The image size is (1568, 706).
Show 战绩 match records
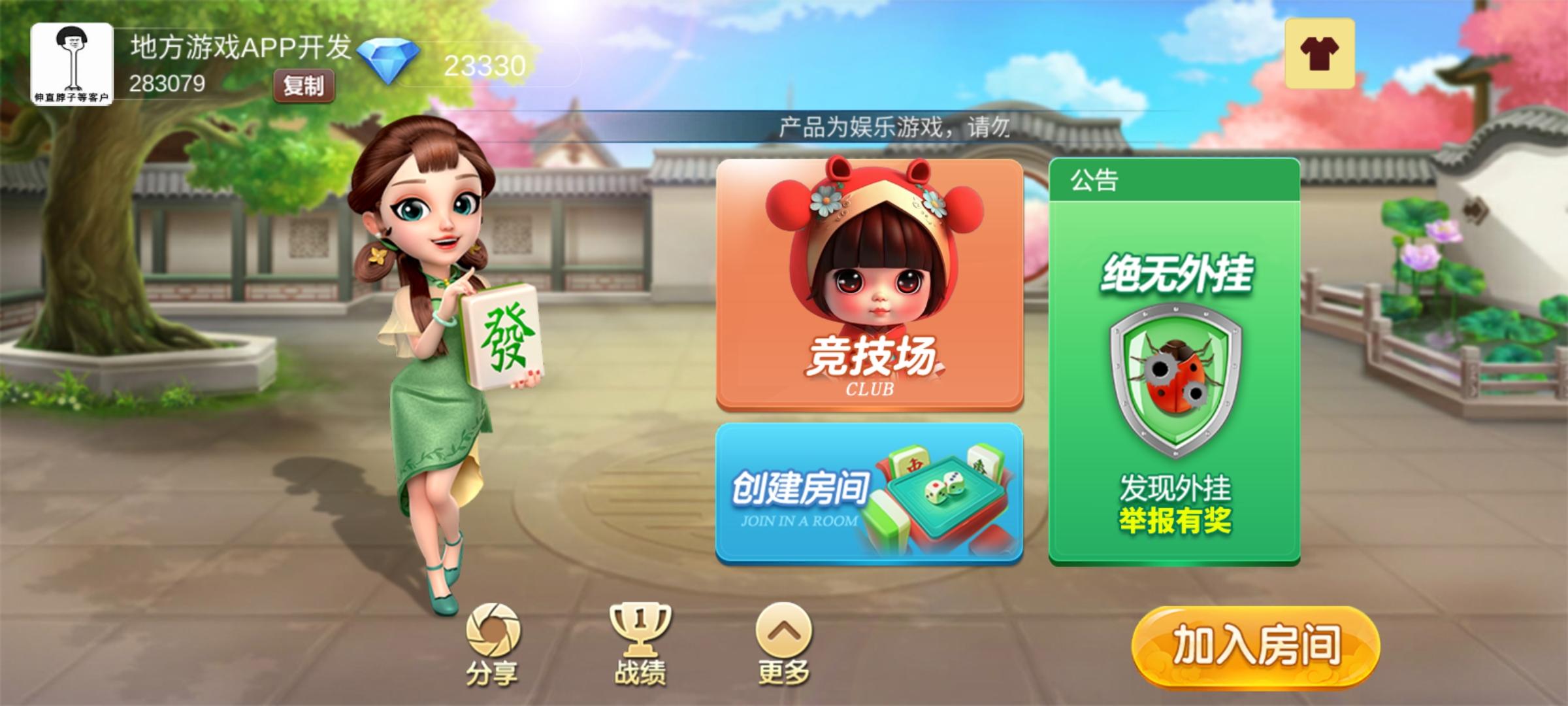(x=640, y=644)
